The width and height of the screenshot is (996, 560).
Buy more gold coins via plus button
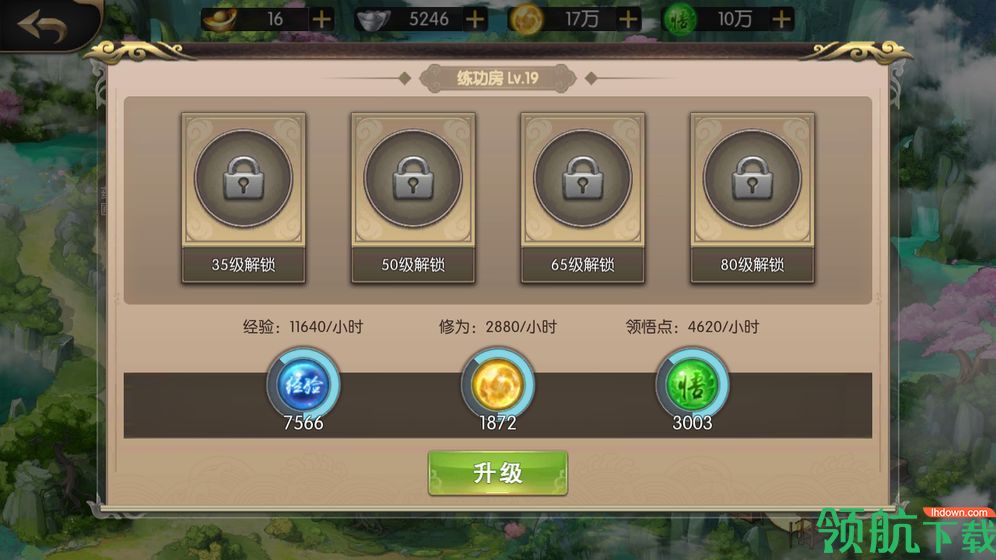tap(628, 19)
